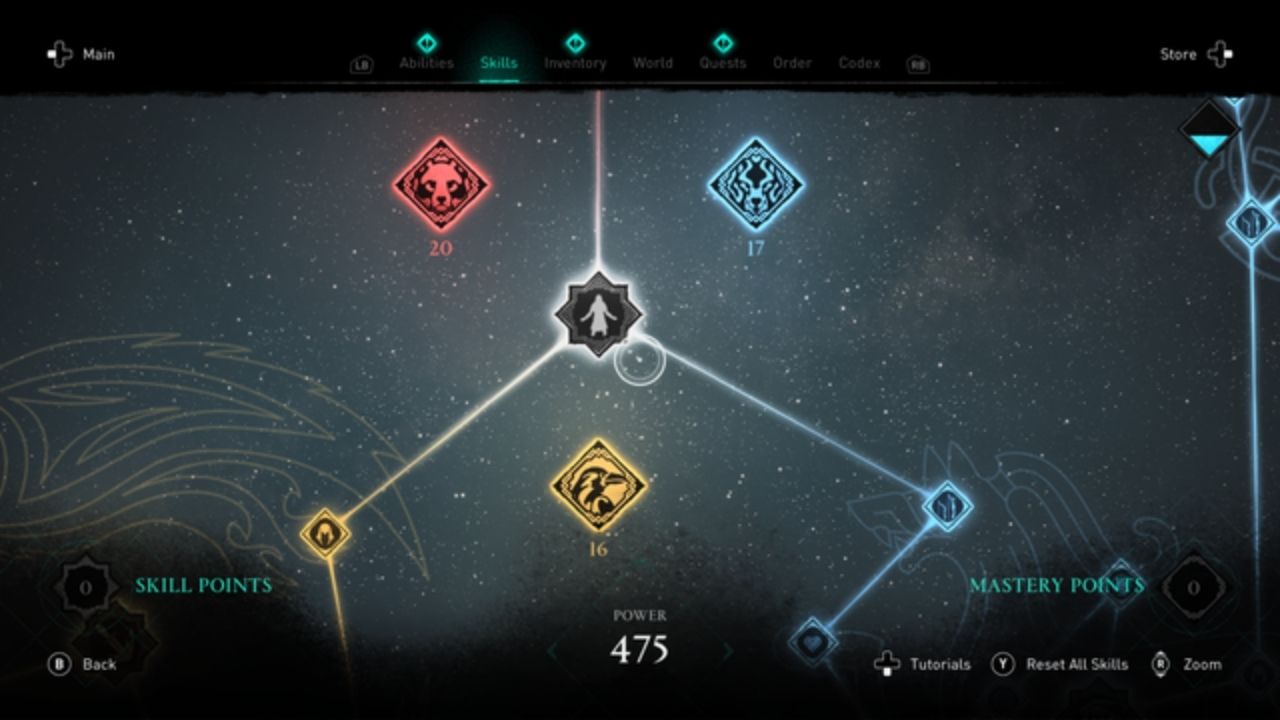The image size is (1280, 720).
Task: Open the Codex tab
Action: [859, 62]
